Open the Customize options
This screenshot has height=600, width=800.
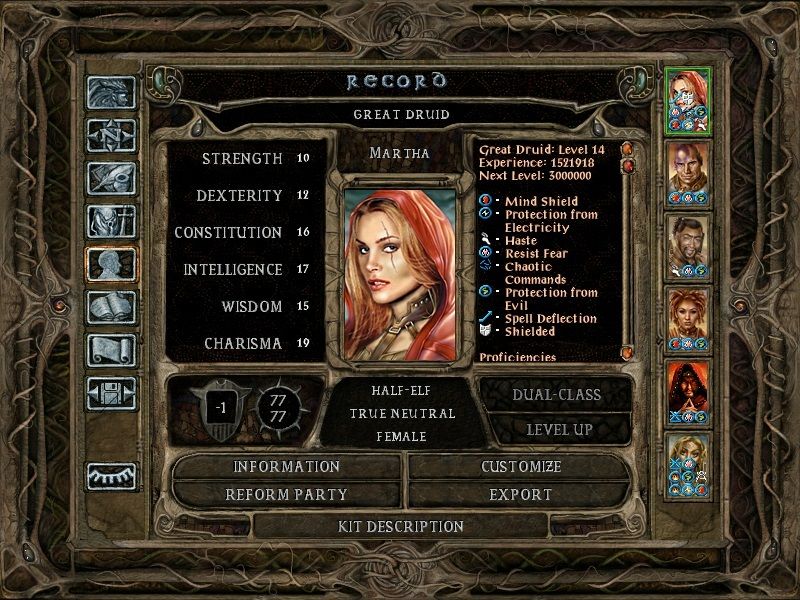521,467
